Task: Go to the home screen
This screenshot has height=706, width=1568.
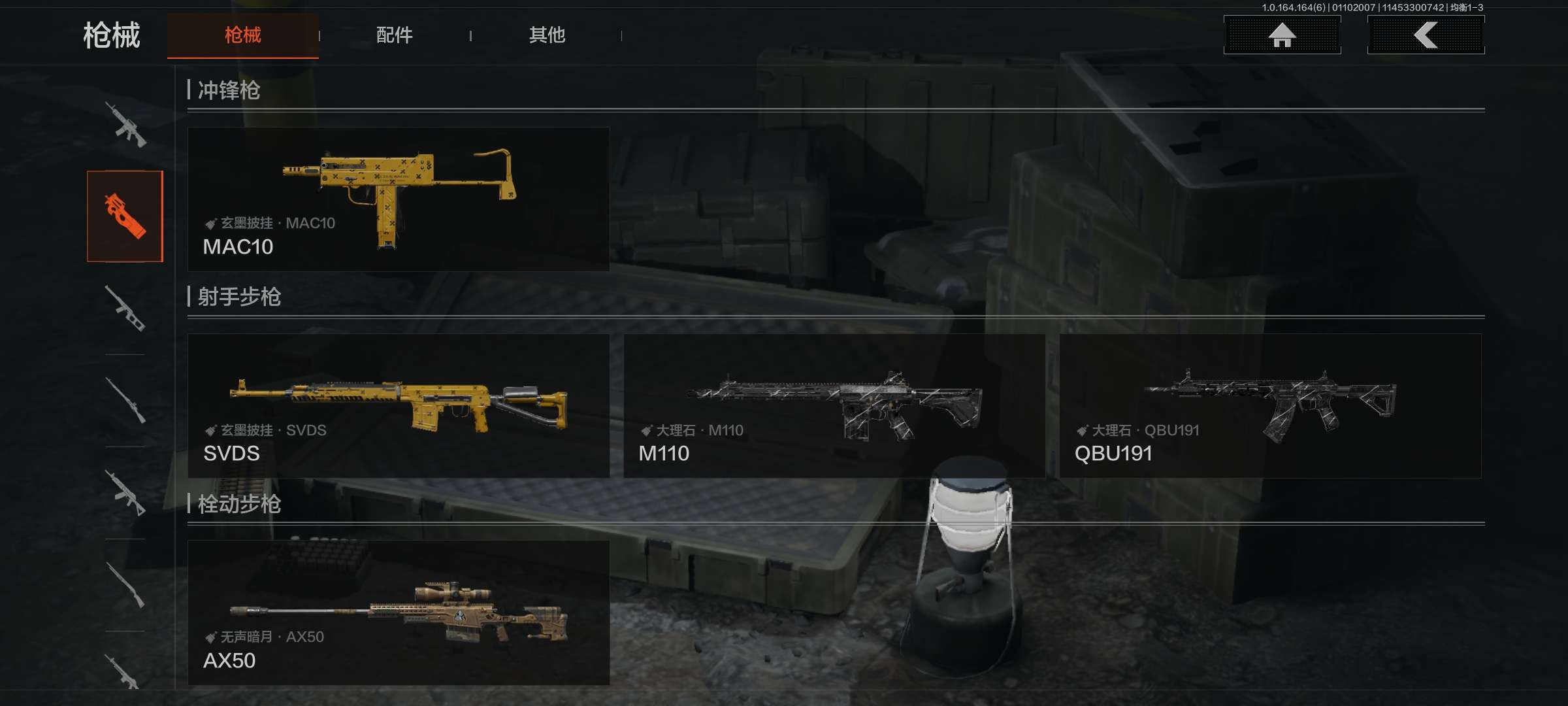Action: 1282,35
